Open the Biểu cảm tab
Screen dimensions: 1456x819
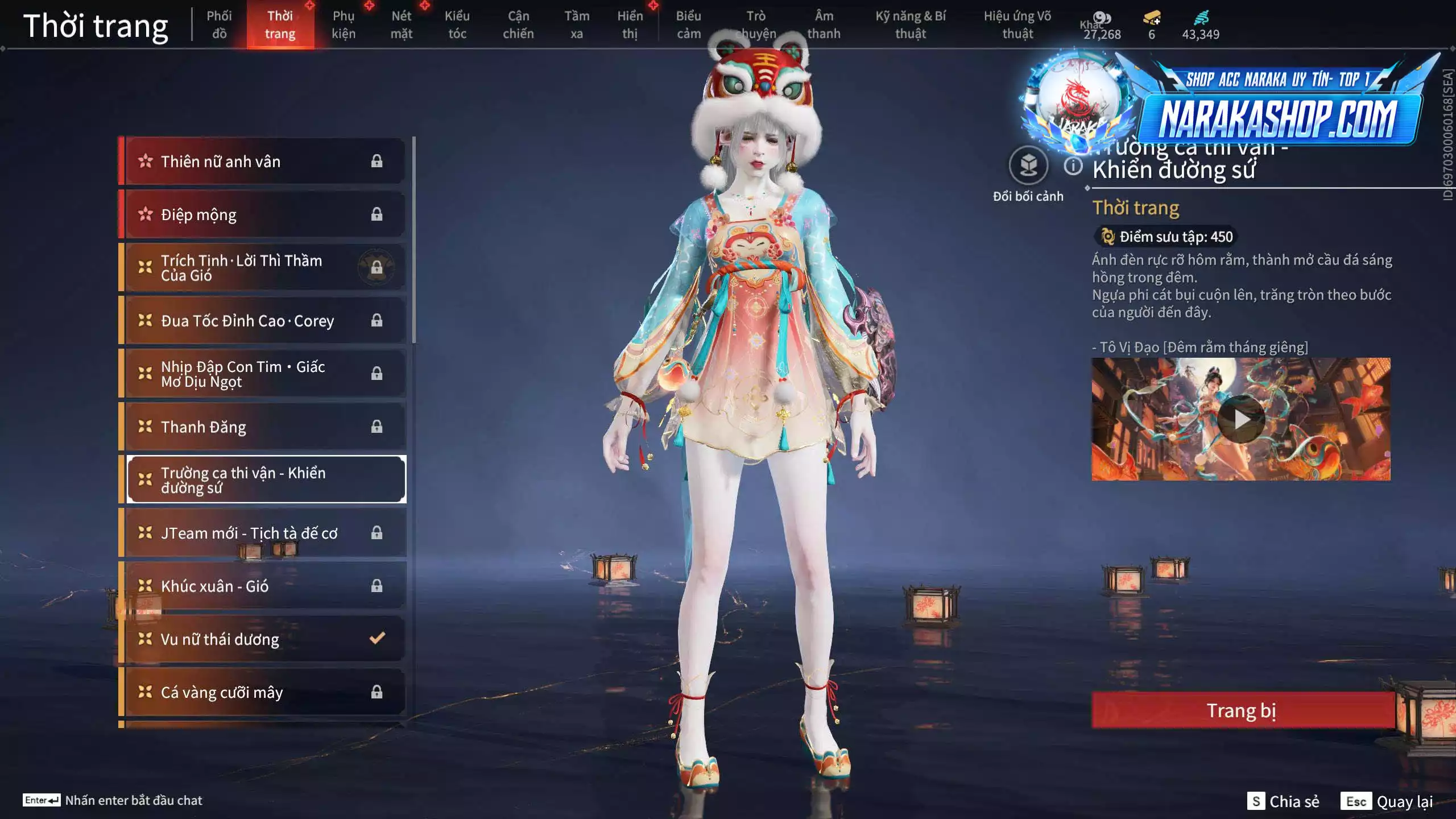coord(688,25)
